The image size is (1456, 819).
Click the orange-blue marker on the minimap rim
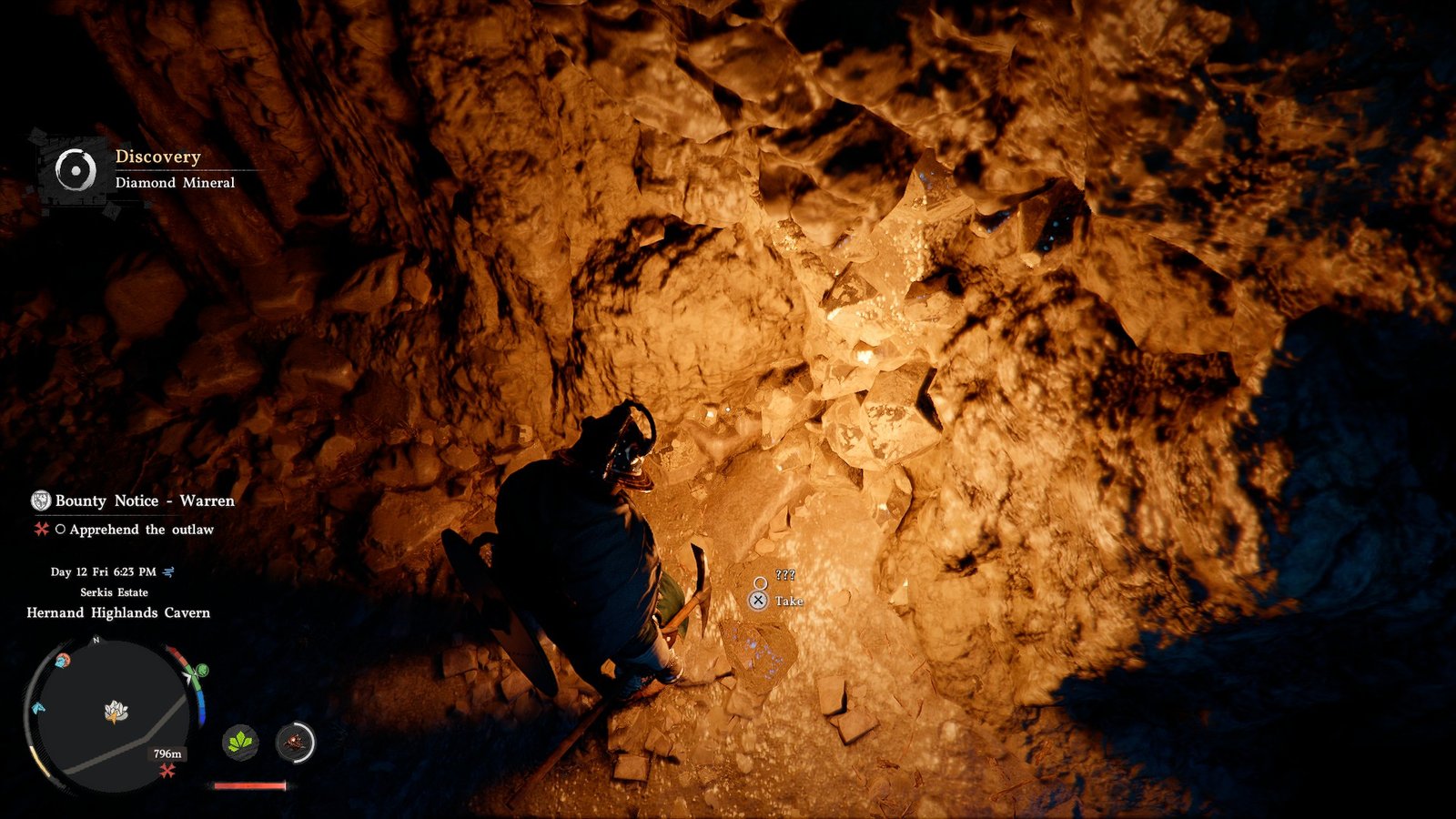(62, 661)
